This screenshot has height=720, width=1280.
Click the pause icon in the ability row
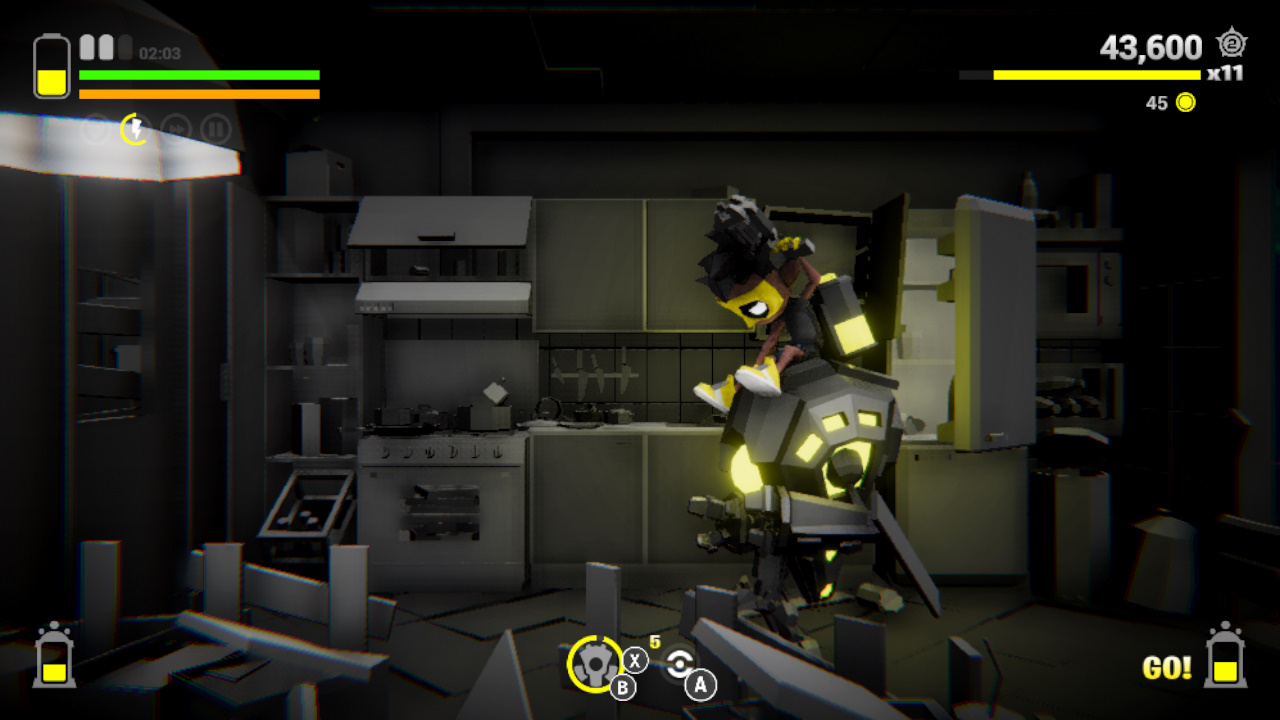(216, 128)
